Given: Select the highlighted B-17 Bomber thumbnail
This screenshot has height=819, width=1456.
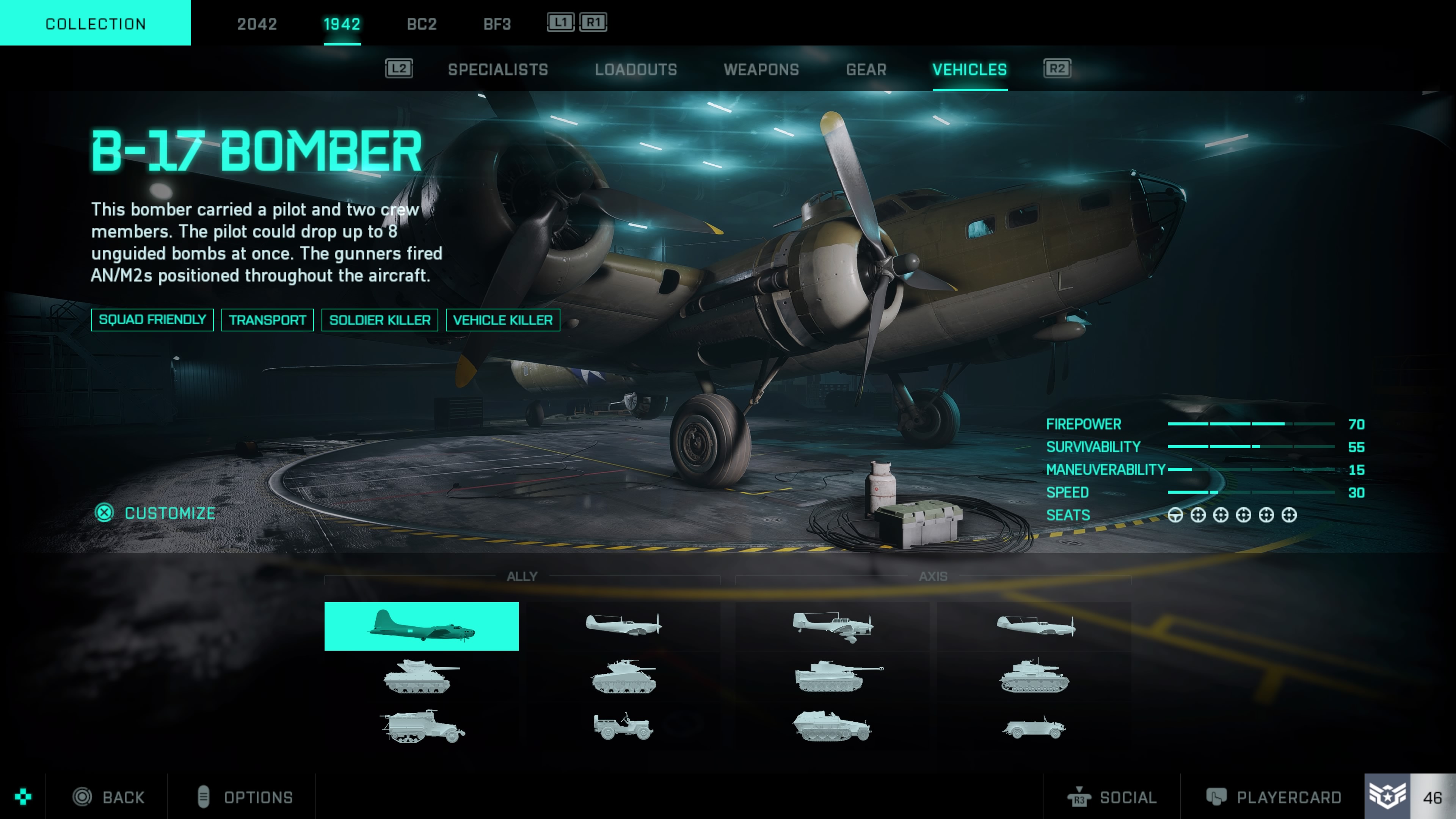Looking at the screenshot, I should [421, 626].
